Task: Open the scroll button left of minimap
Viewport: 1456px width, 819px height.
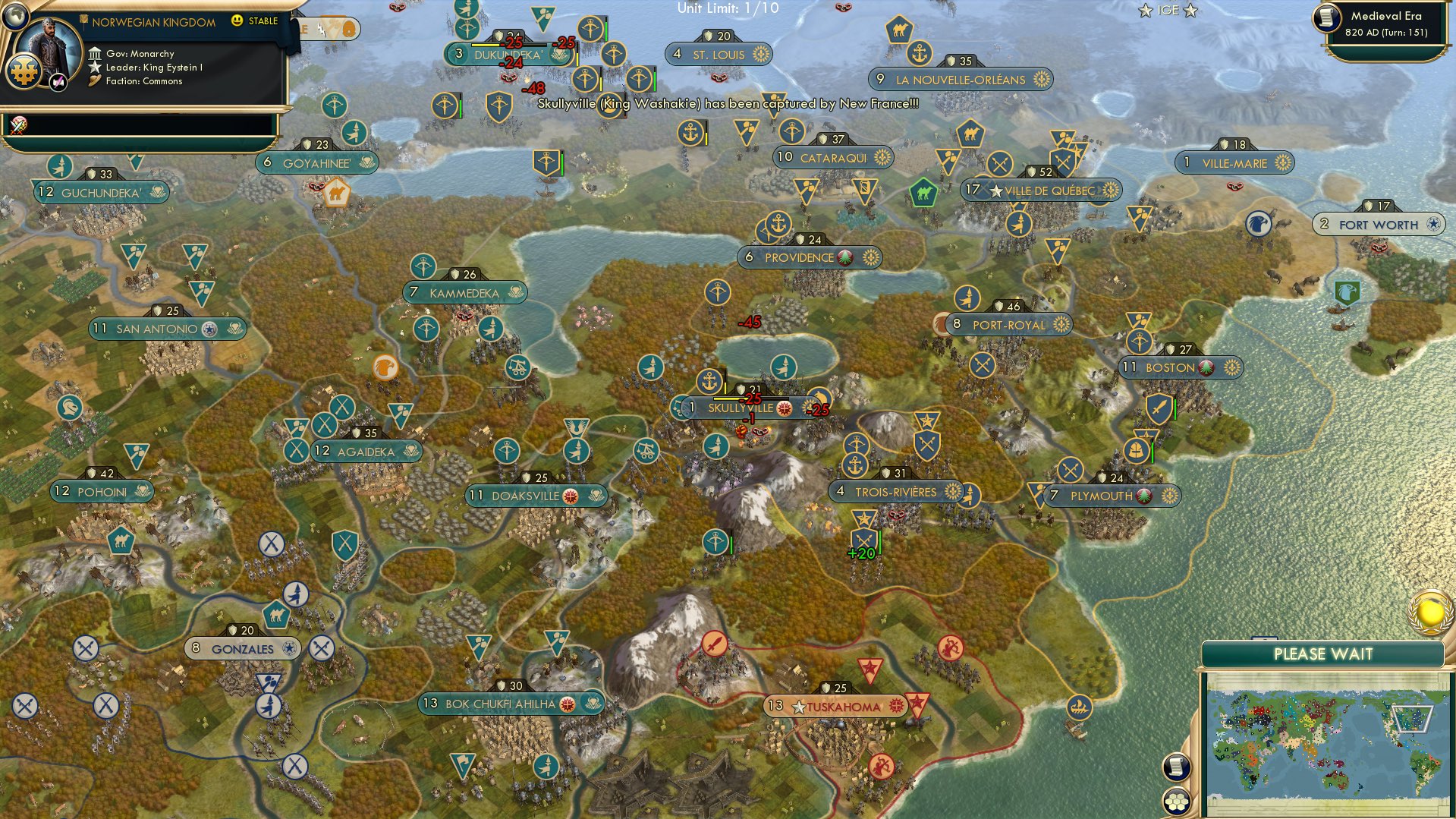Action: pos(1175,767)
